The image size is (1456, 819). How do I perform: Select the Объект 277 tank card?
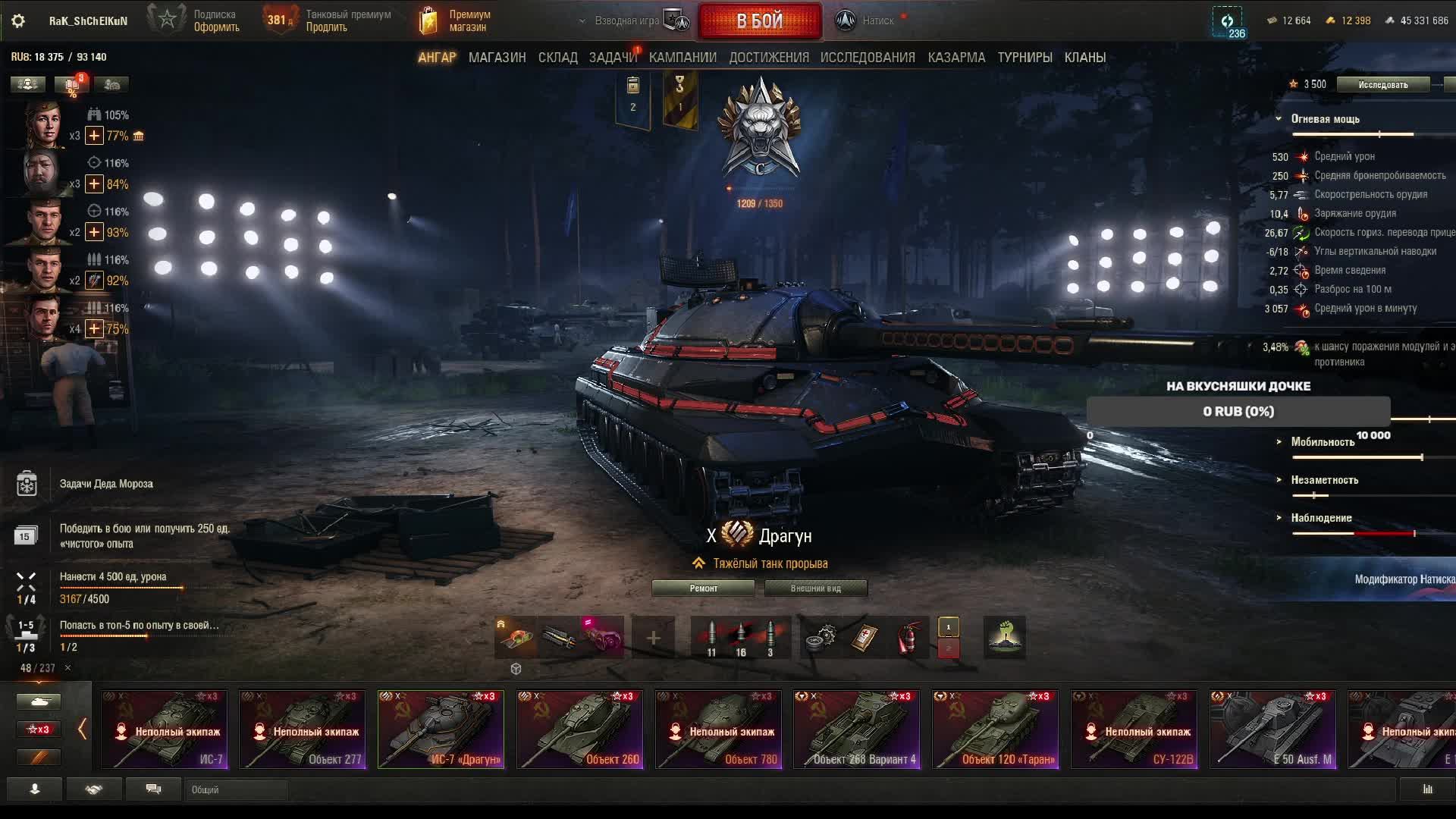pos(302,730)
